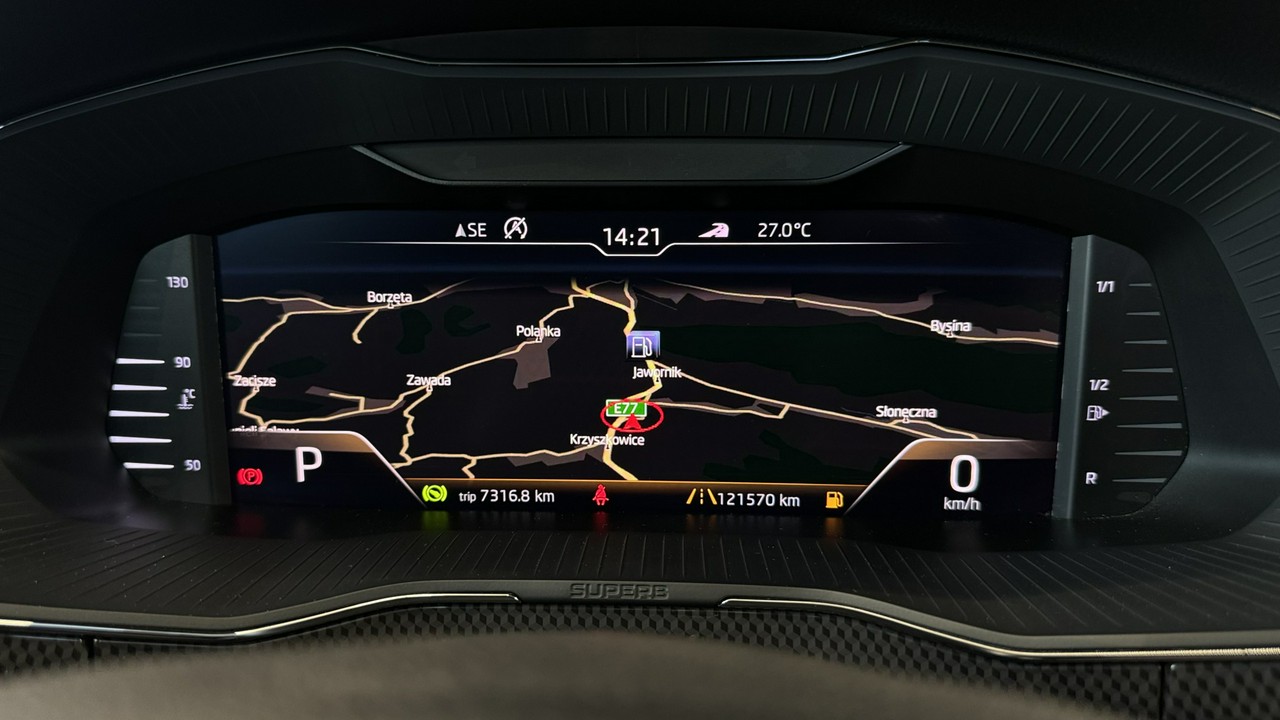Click the Jawornik town label on the map
This screenshot has width=1280, height=720.
click(657, 372)
